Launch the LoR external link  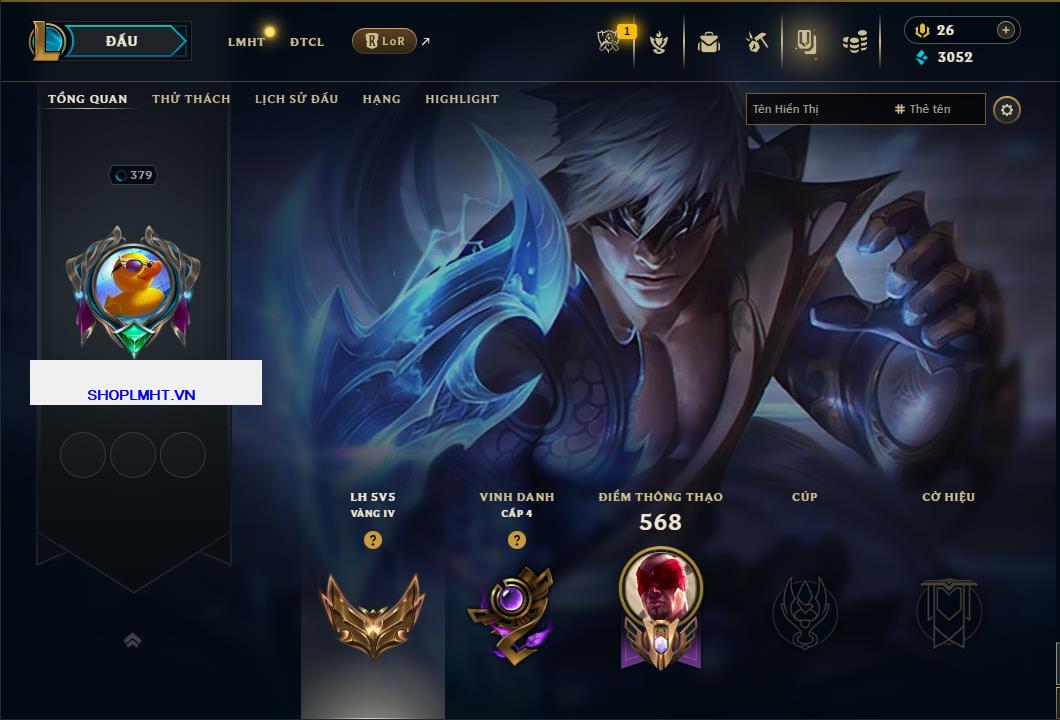[385, 41]
